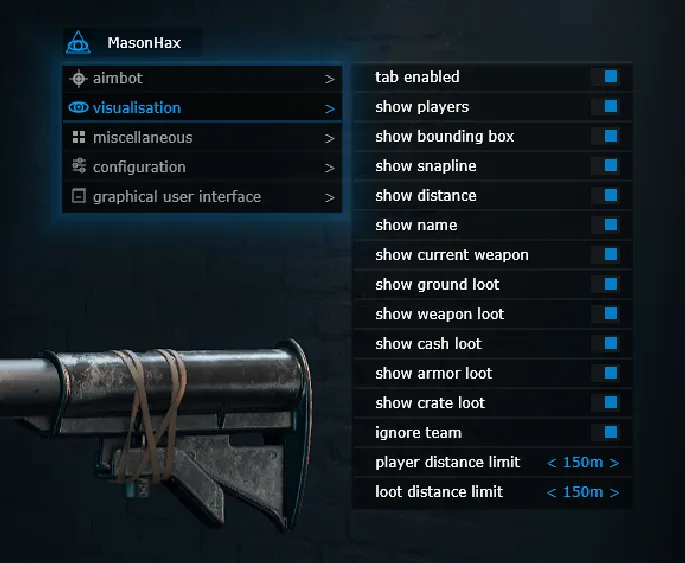Toggle the show players option

pyautogui.click(x=611, y=106)
